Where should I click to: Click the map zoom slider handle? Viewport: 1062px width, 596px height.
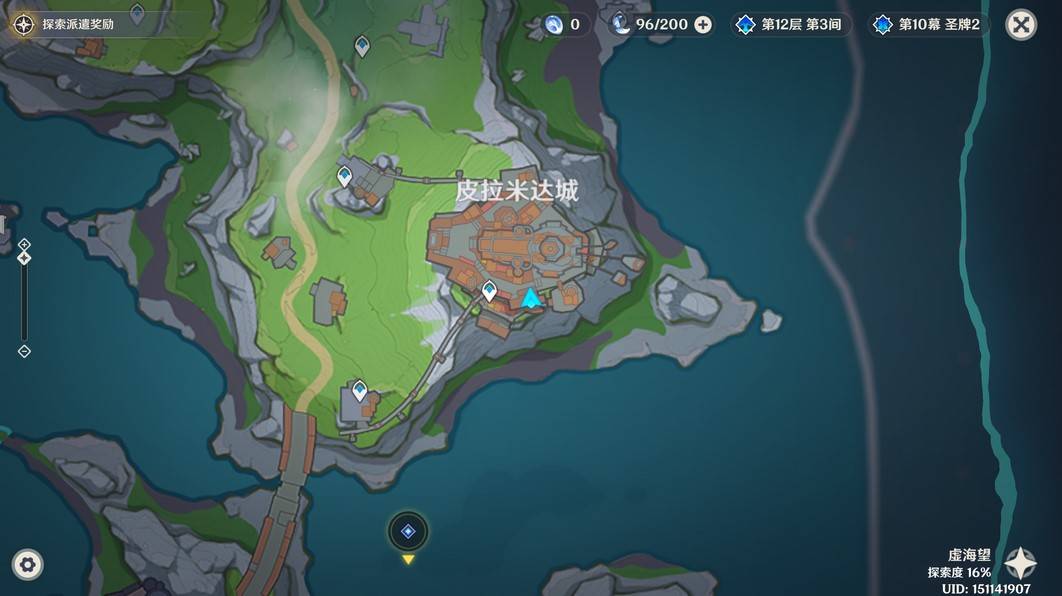[24, 258]
